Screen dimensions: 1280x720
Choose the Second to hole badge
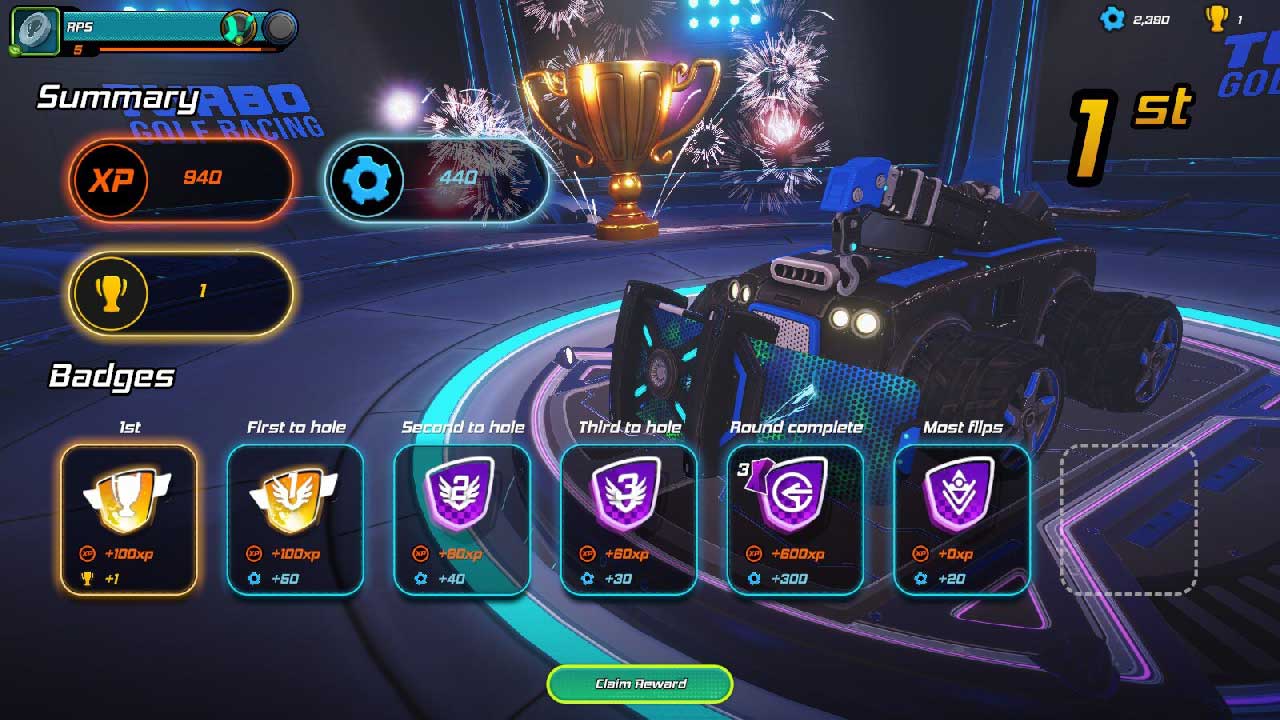pyautogui.click(x=462, y=519)
